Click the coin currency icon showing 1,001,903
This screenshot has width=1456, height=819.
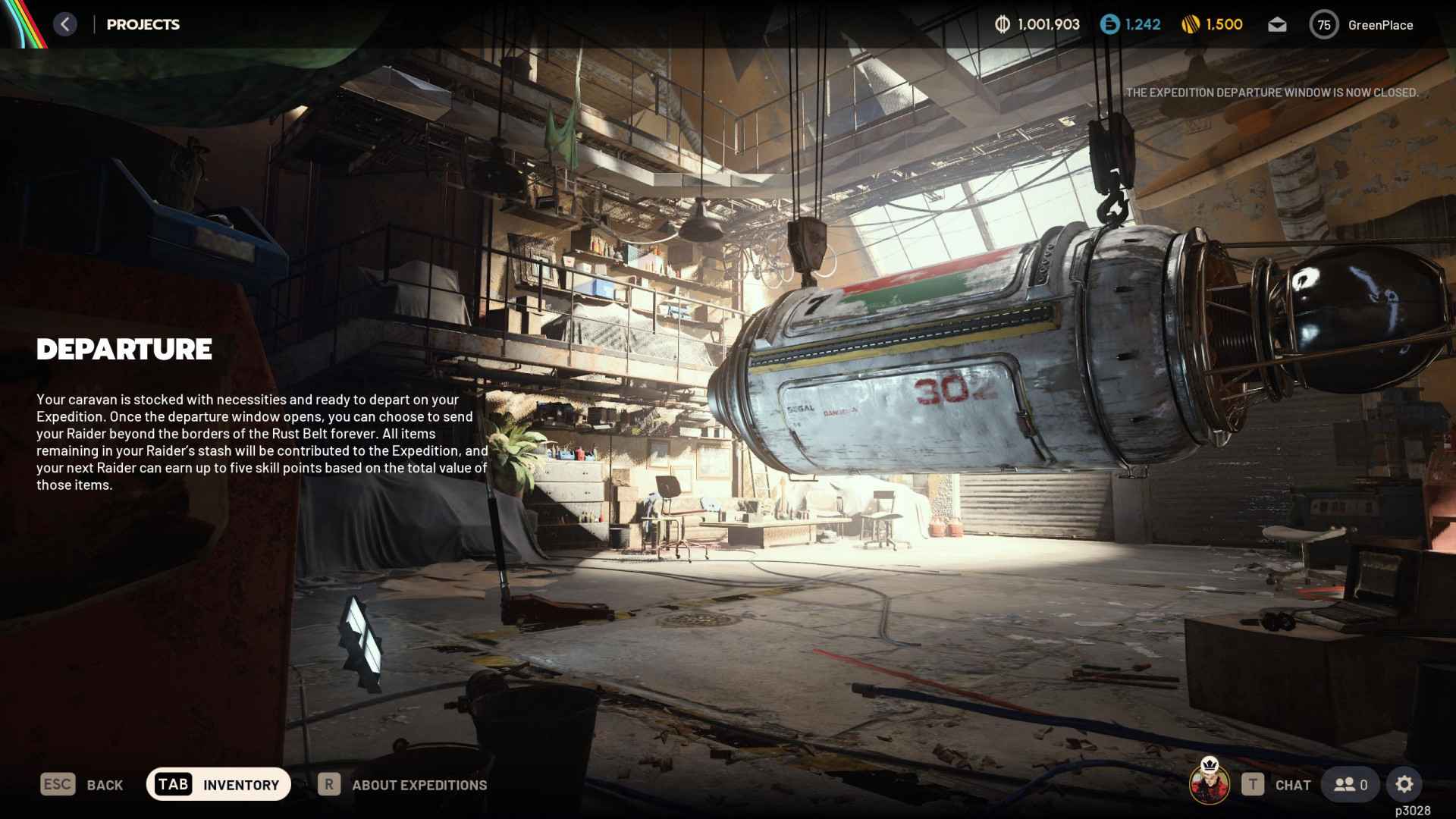point(1003,24)
